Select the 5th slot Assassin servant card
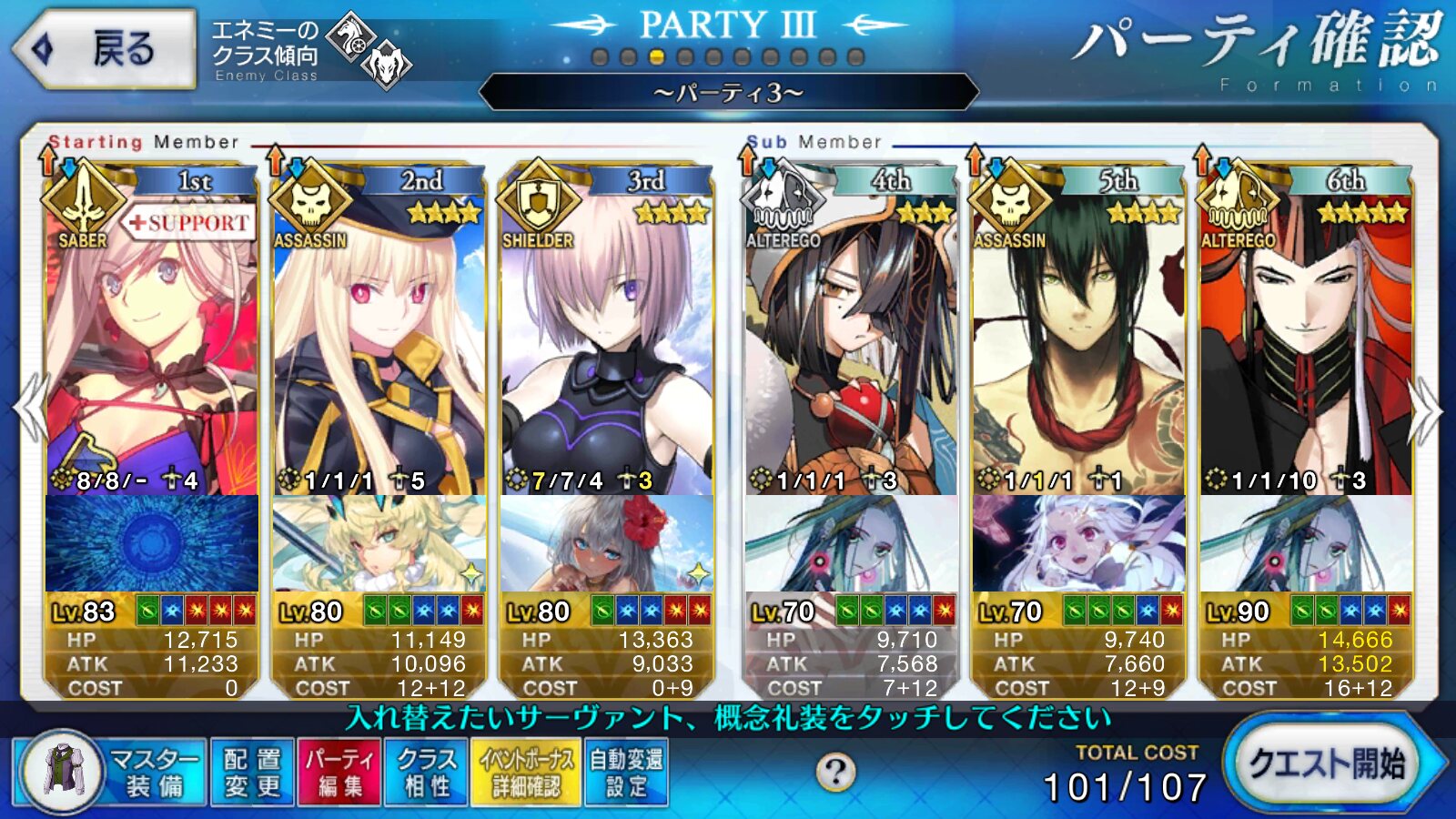Viewport: 1456px width, 819px height. click(1078, 346)
